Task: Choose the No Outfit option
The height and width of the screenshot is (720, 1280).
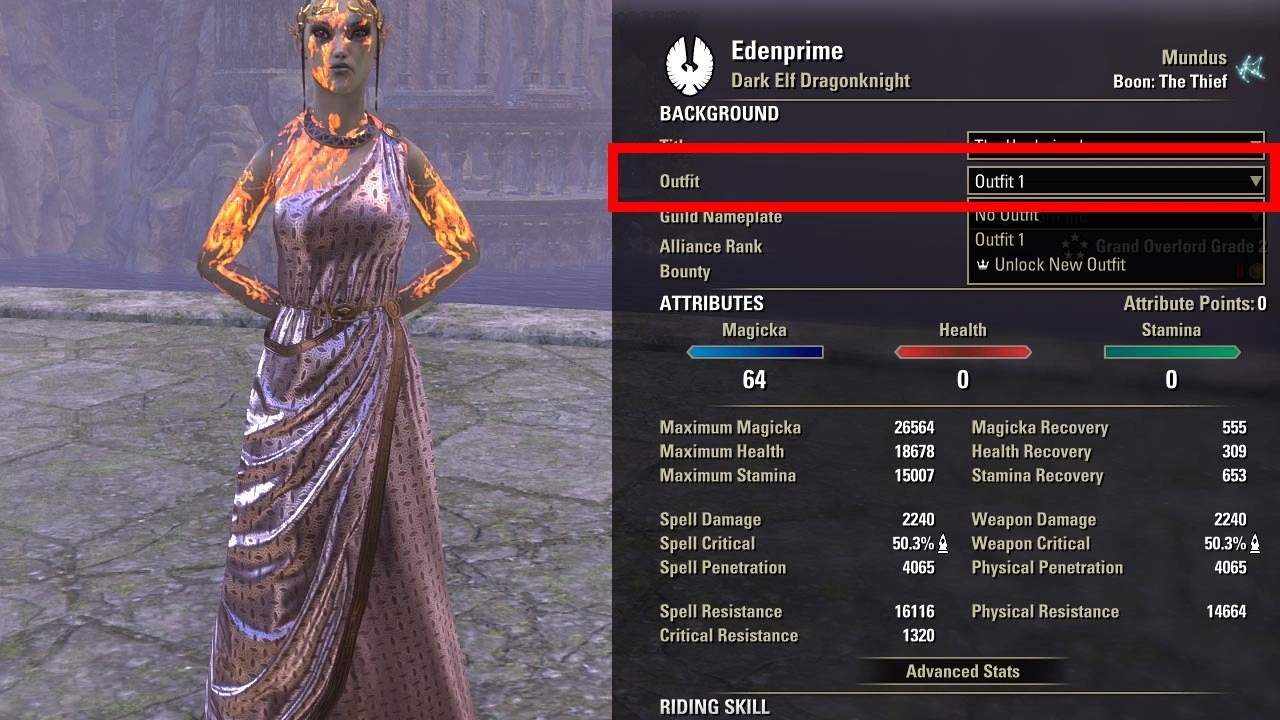Action: tap(1007, 215)
